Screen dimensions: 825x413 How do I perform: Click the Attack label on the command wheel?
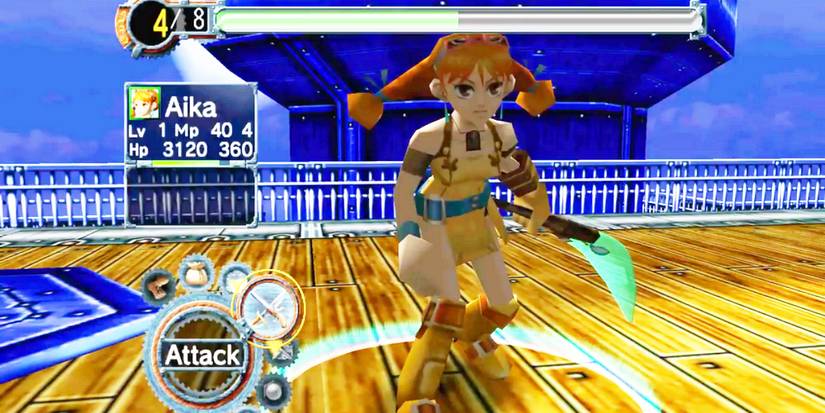pos(202,355)
